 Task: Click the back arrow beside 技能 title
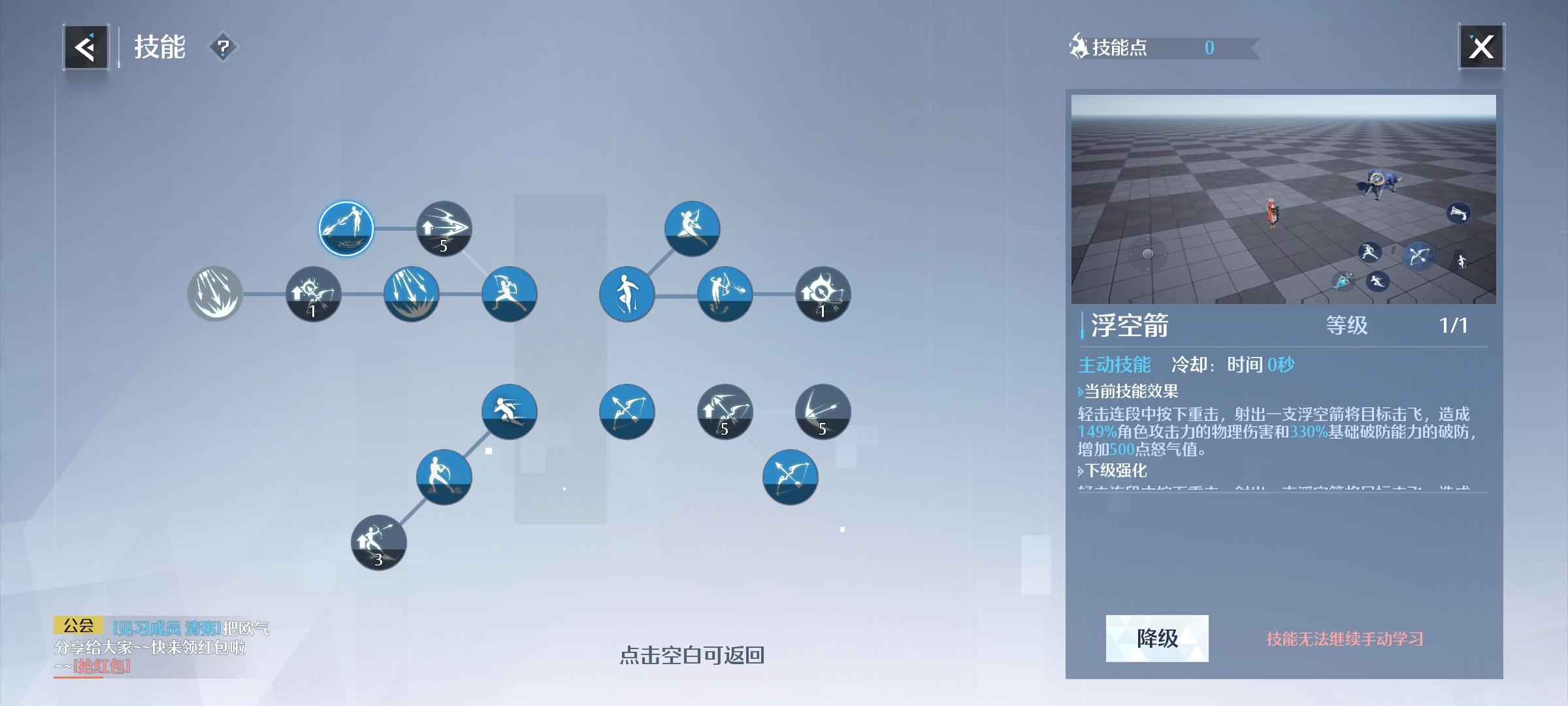[85, 47]
